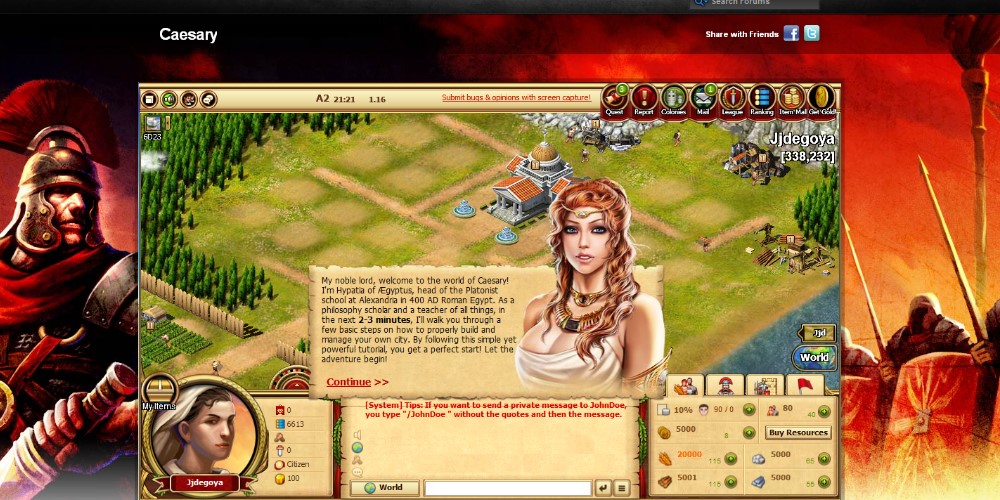Check the Mail icon
The width and height of the screenshot is (1000, 500).
[703, 99]
